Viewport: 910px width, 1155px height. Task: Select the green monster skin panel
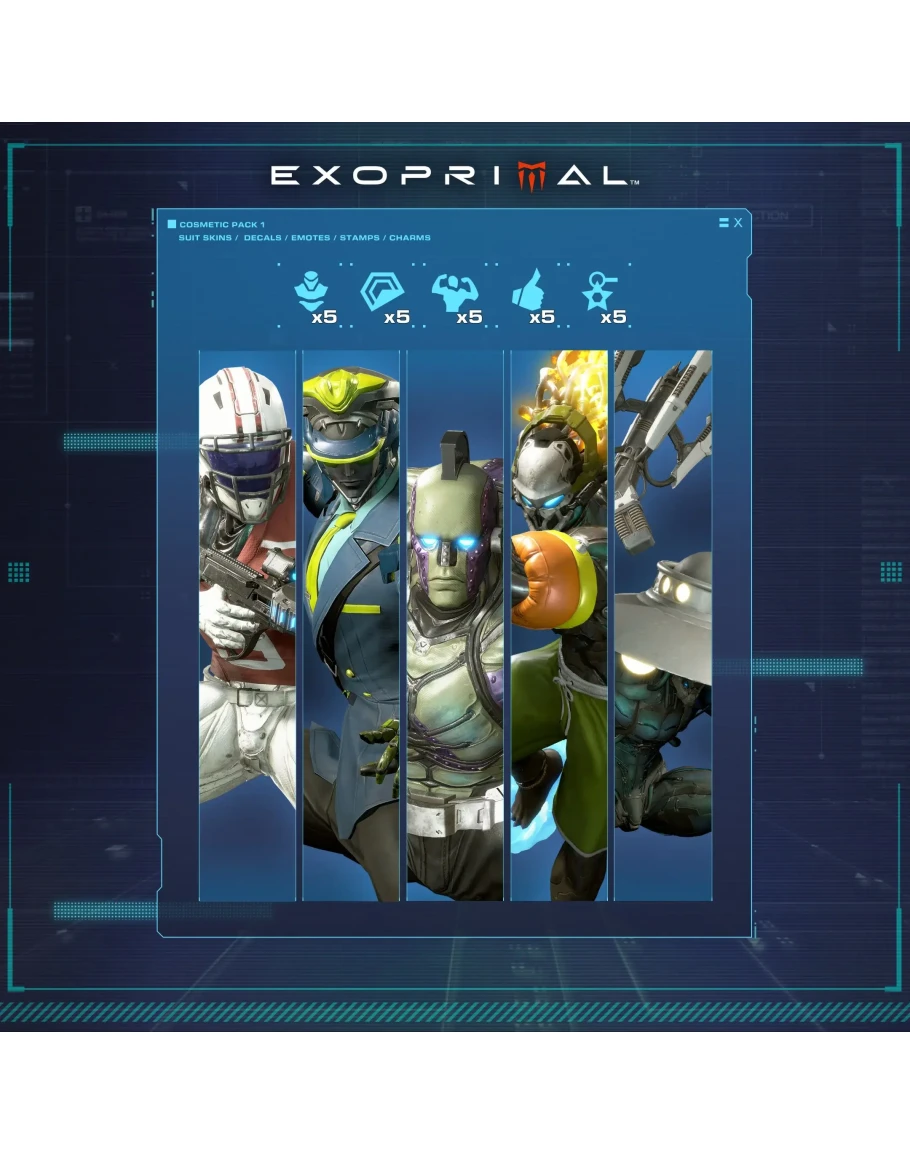(455, 625)
